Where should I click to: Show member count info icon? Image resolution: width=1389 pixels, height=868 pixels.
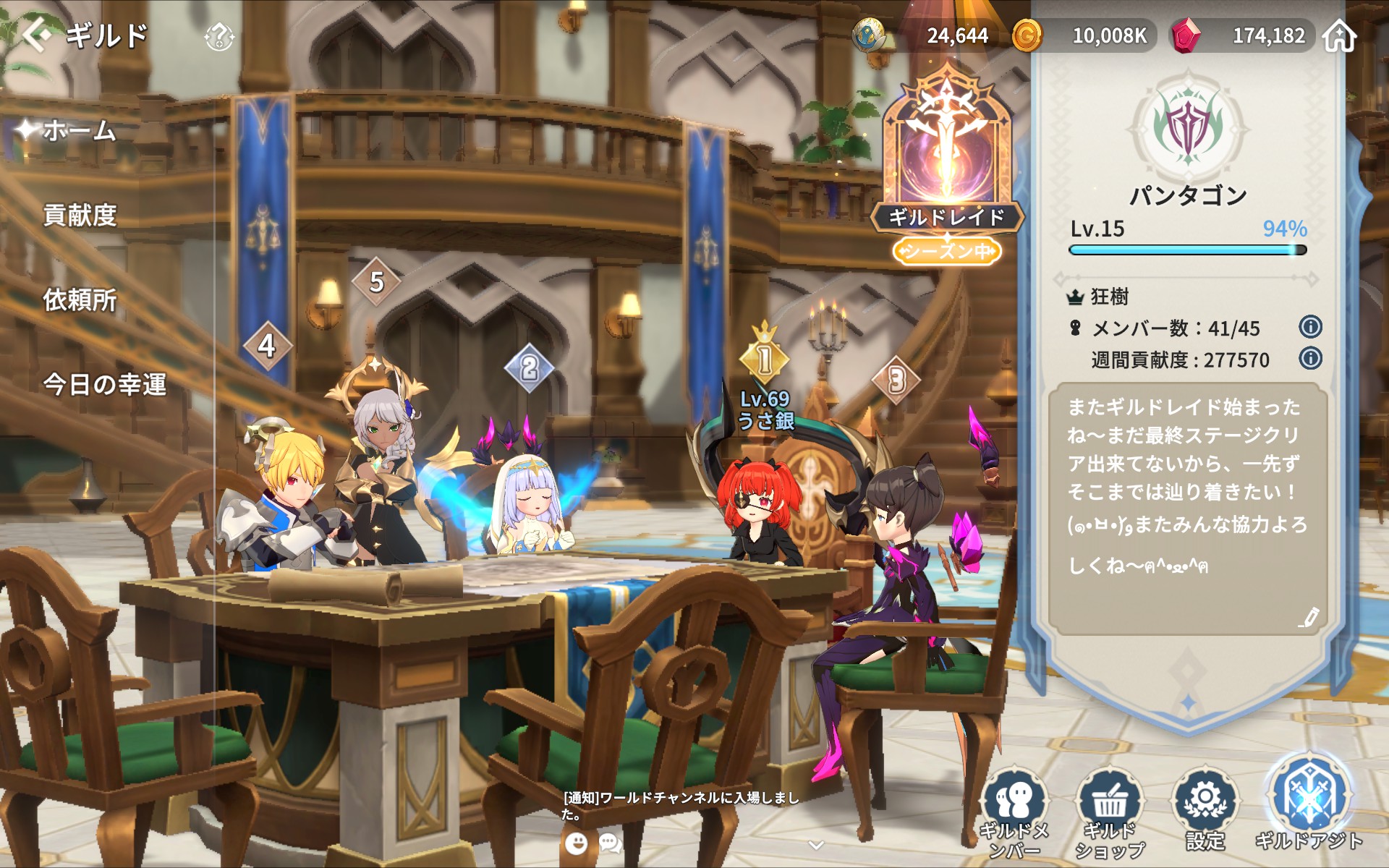1310,328
